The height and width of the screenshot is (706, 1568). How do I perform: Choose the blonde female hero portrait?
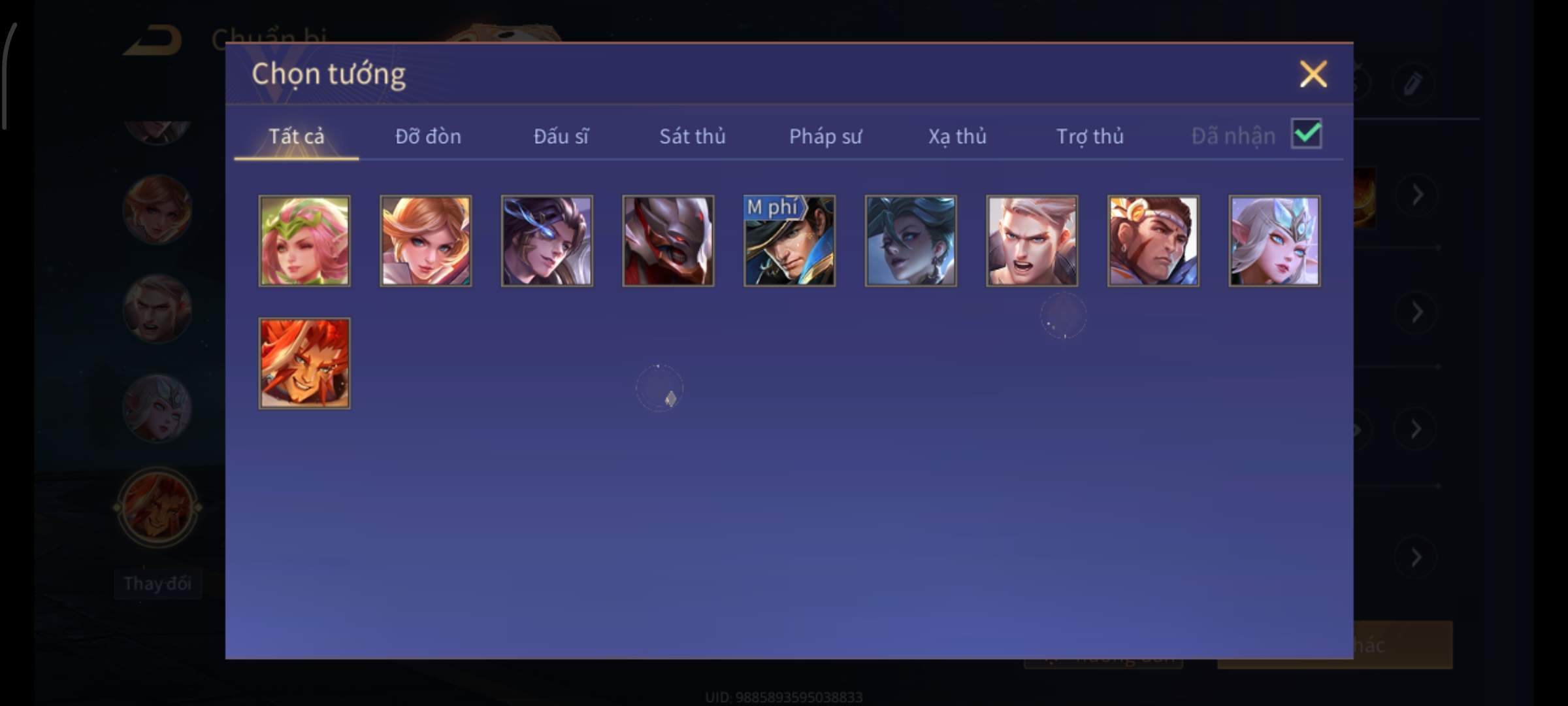[426, 241]
